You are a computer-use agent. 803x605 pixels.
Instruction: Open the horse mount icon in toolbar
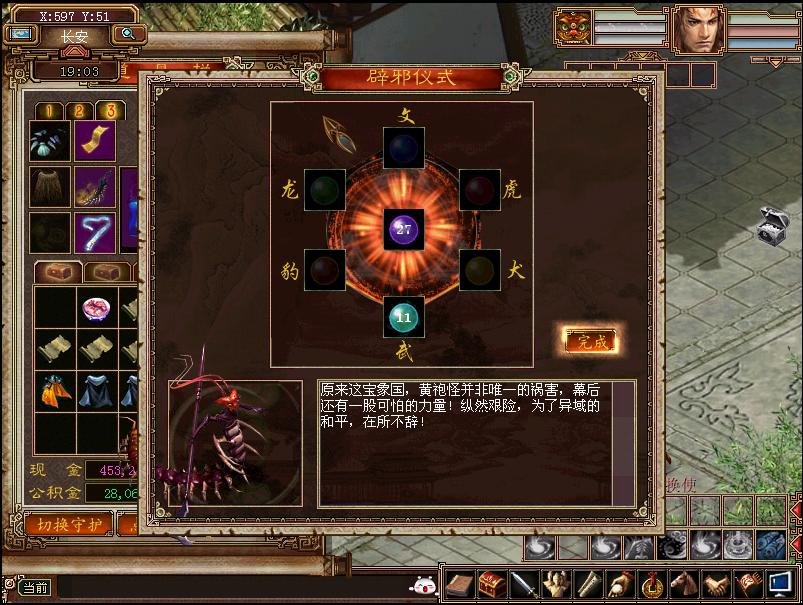pos(684,583)
